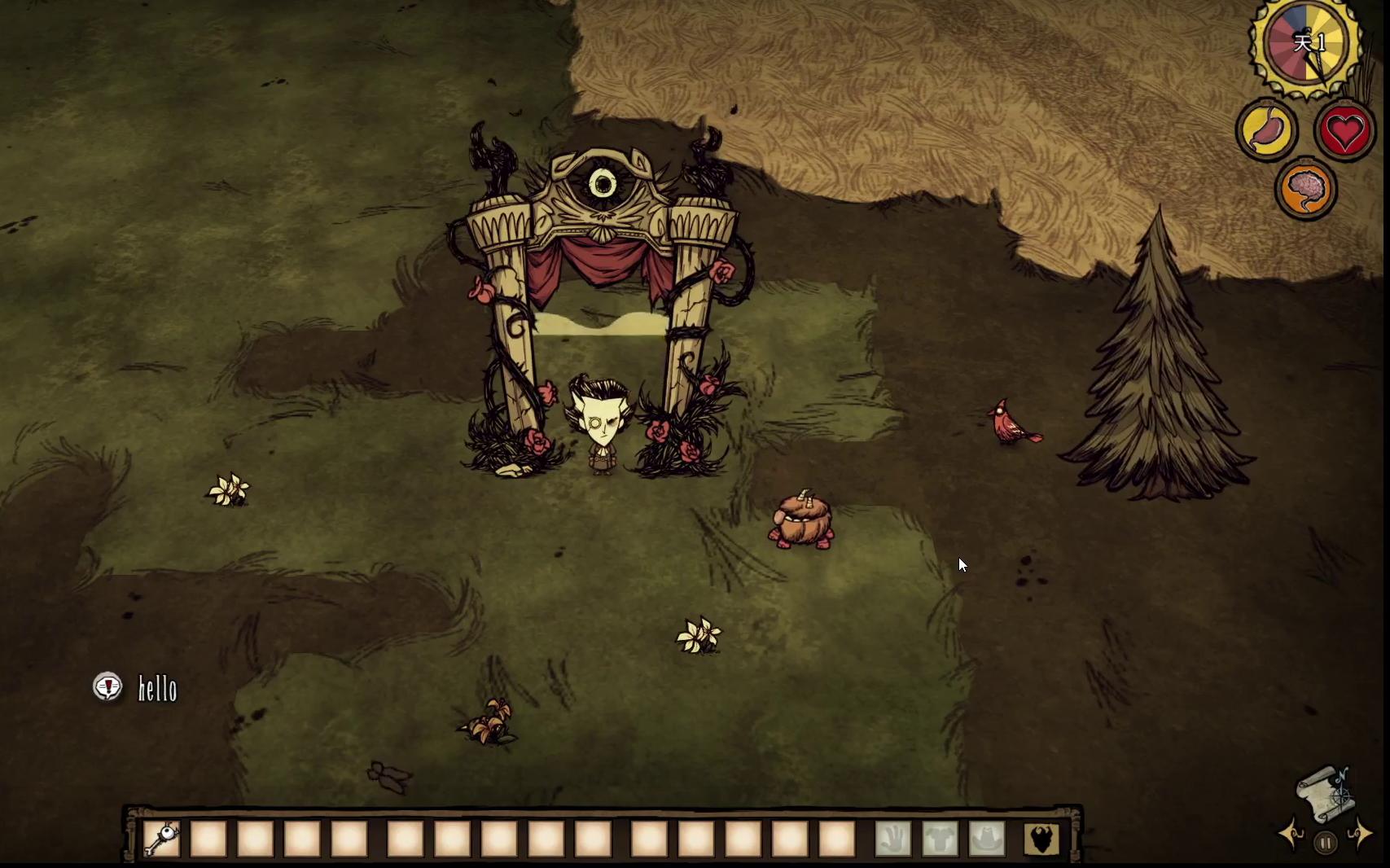Click the heart health meter

click(x=1344, y=130)
